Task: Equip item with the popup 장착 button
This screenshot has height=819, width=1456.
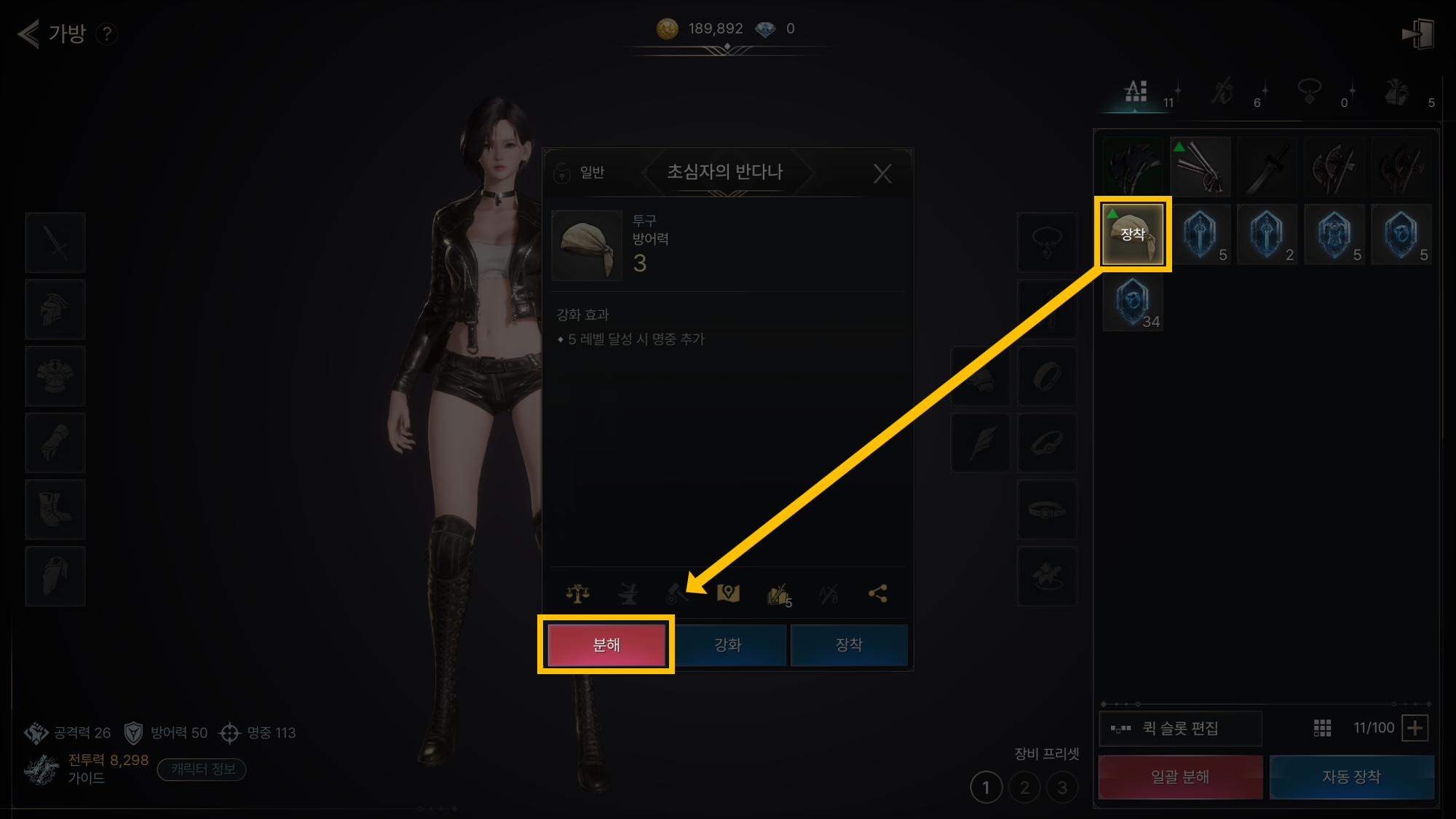Action: point(849,645)
